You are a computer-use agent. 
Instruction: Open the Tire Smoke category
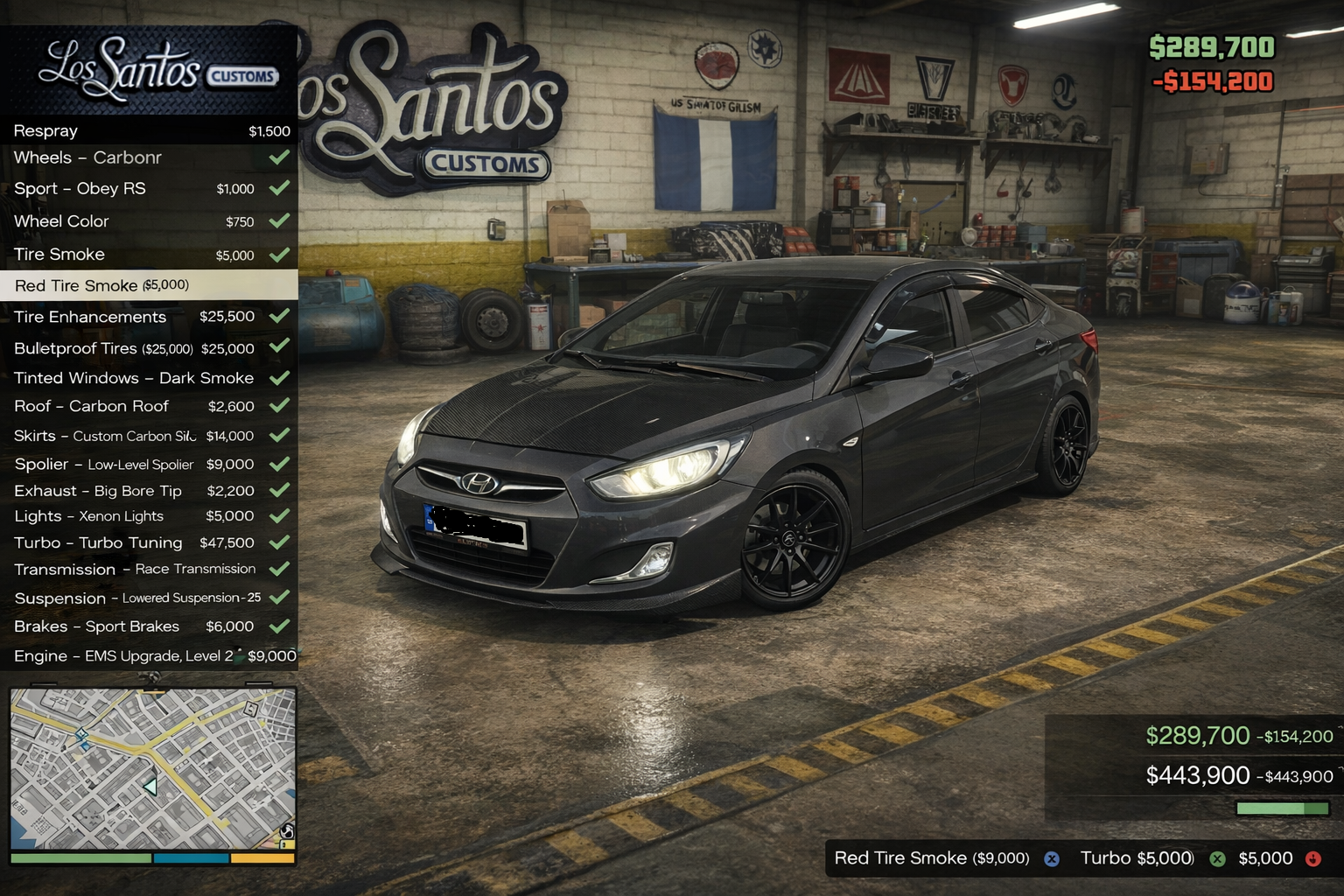coord(149,255)
